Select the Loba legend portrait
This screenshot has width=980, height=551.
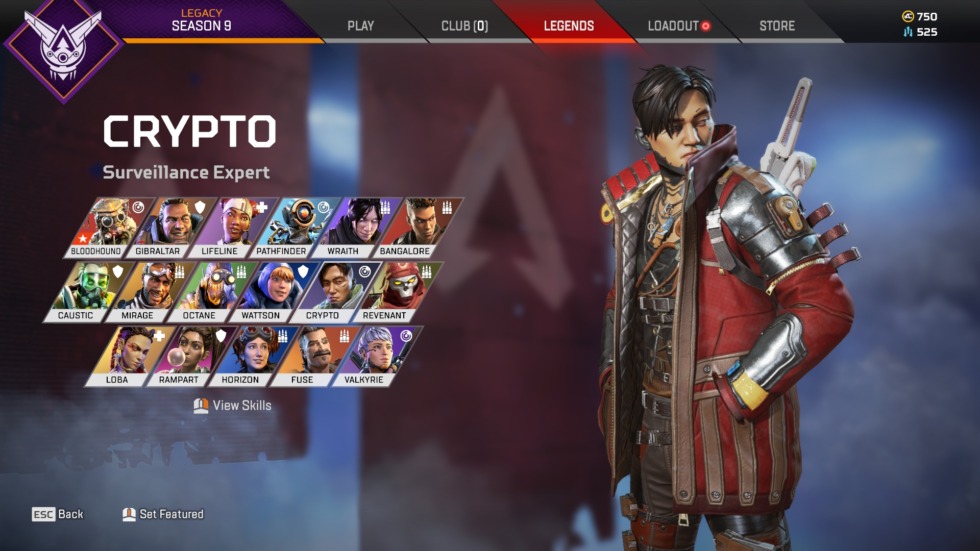pyautogui.click(x=120, y=354)
